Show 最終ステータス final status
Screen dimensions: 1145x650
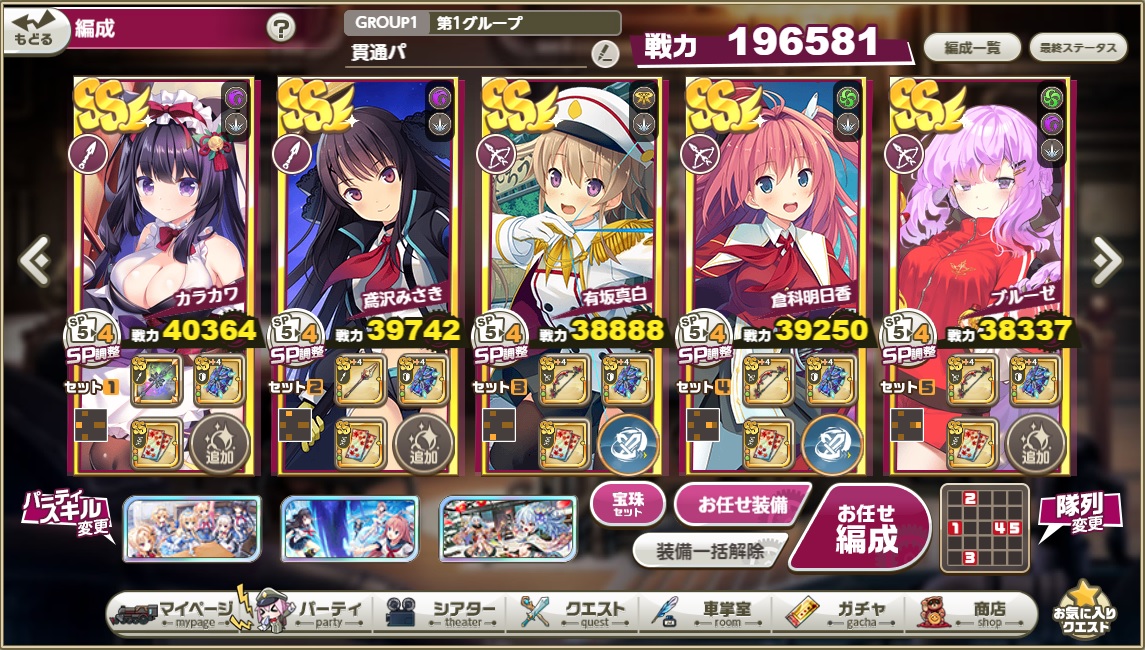tap(1078, 48)
